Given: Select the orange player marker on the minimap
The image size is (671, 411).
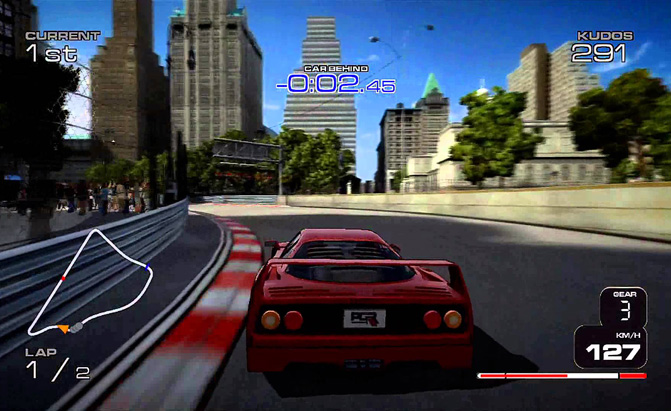Looking at the screenshot, I should pyautogui.click(x=65, y=327).
